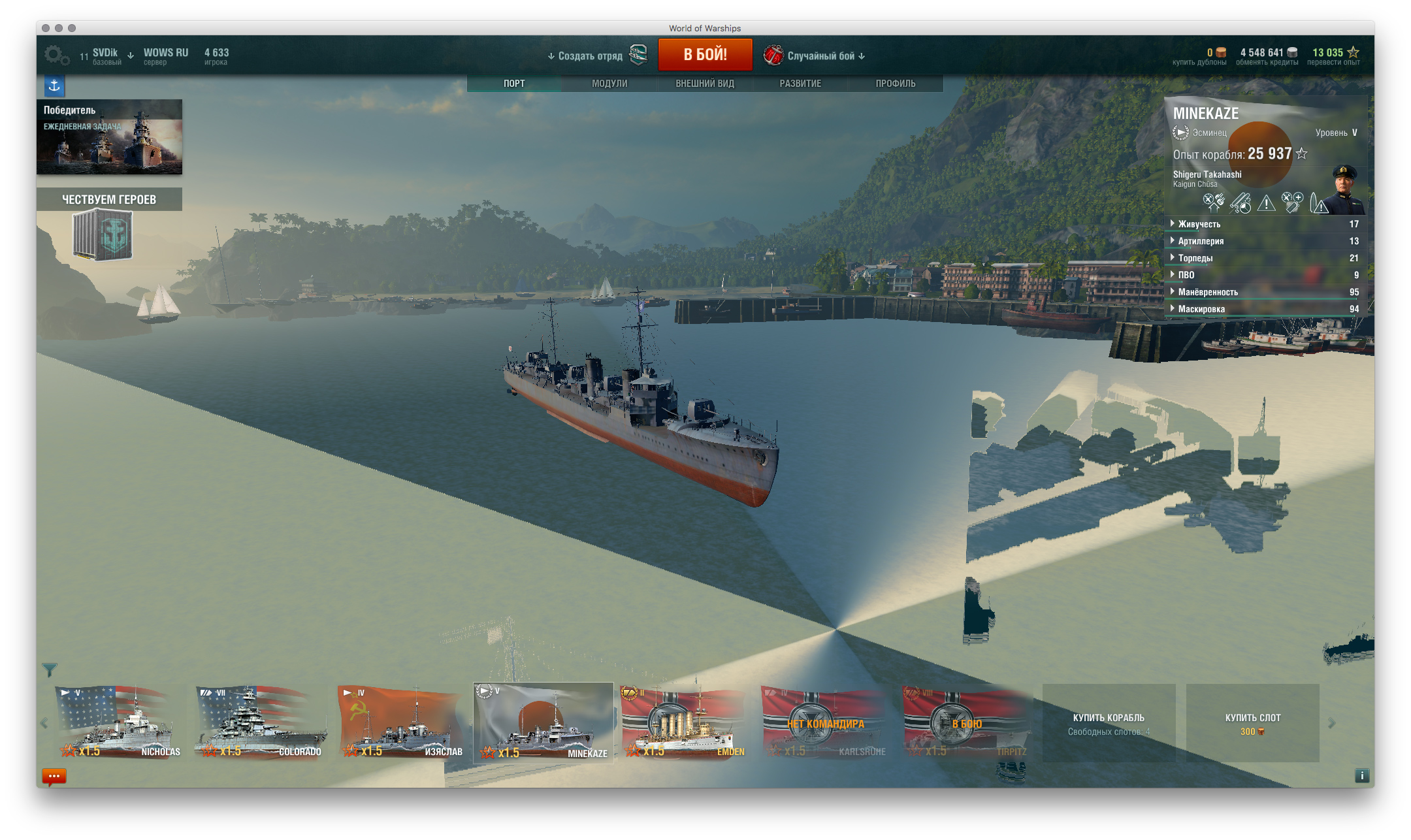Image resolution: width=1411 pixels, height=840 pixels.
Task: Show the Профиль tab
Action: 895,84
